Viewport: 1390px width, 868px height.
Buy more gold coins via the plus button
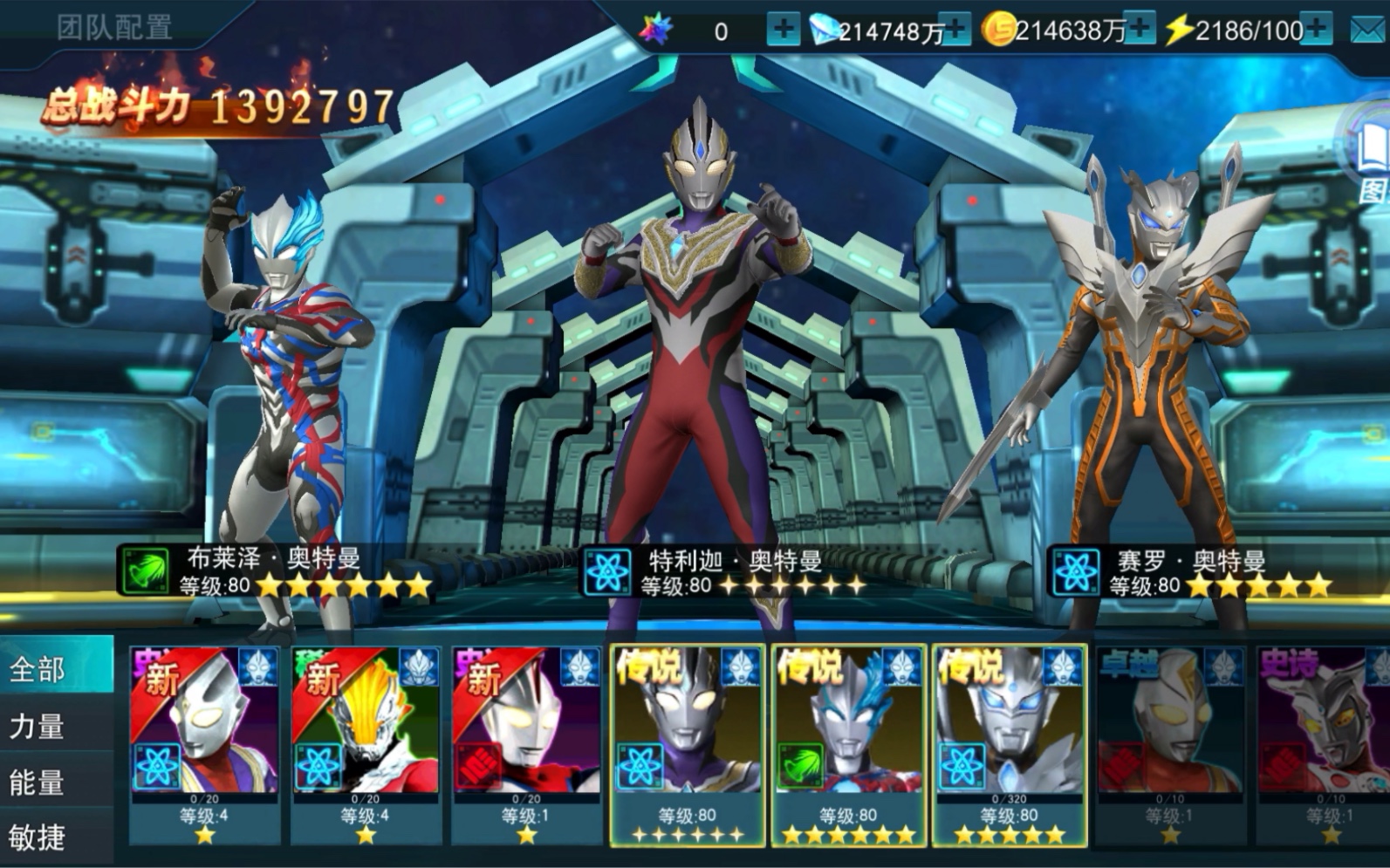coord(1140,31)
